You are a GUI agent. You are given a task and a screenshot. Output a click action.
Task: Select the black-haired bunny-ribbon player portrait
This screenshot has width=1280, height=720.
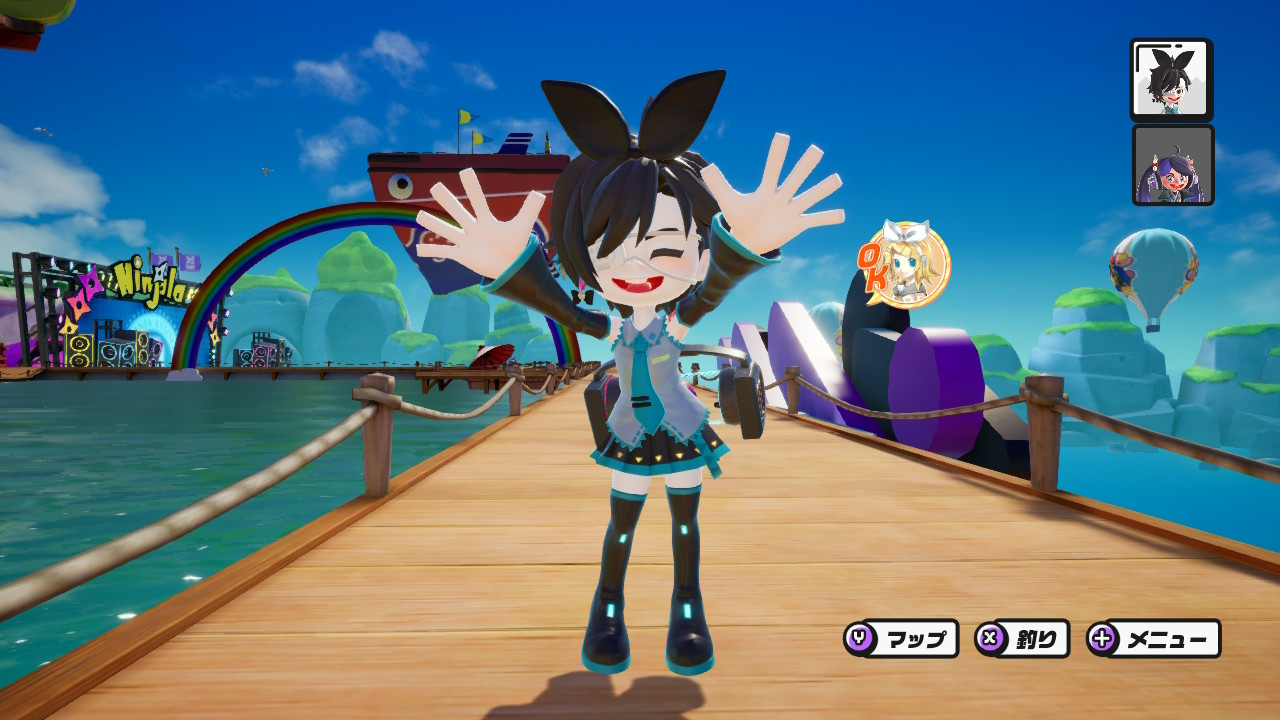(1171, 80)
